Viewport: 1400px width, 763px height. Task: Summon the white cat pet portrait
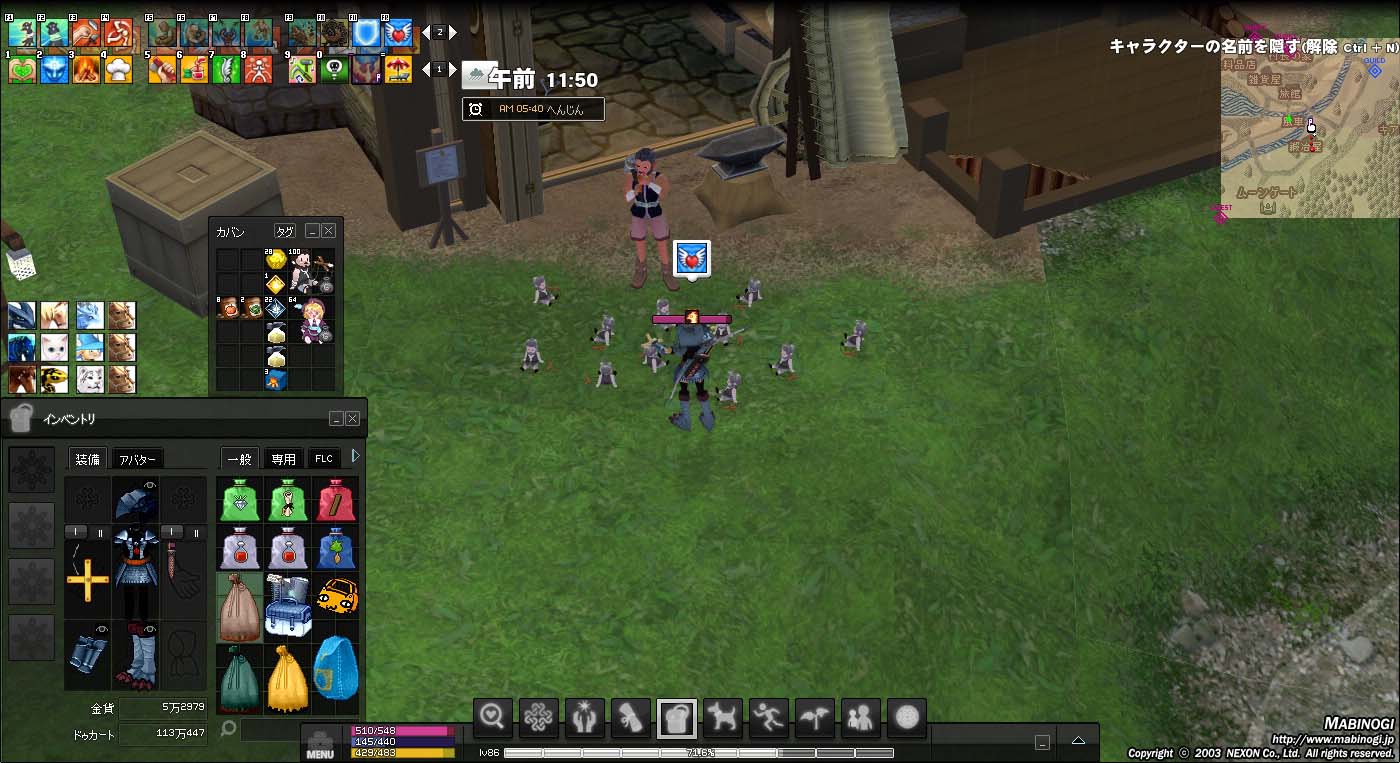[54, 347]
